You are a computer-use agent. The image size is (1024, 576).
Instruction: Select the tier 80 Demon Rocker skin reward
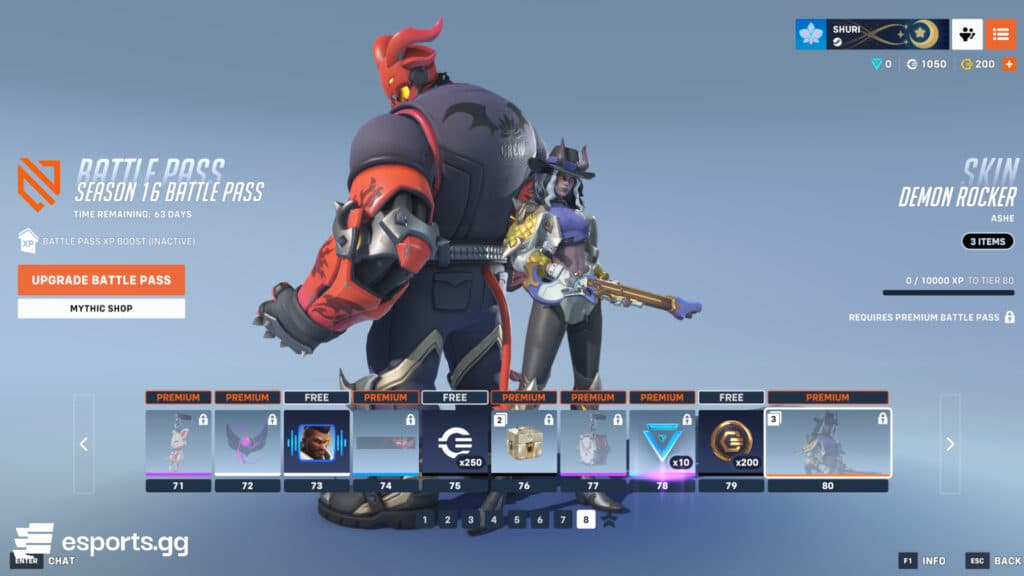[x=827, y=441]
